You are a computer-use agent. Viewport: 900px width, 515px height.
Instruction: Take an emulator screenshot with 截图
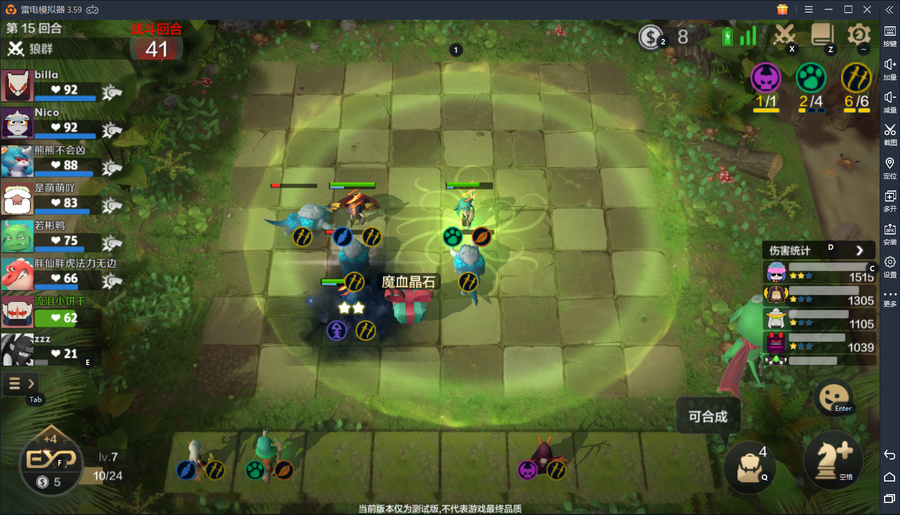[x=889, y=134]
